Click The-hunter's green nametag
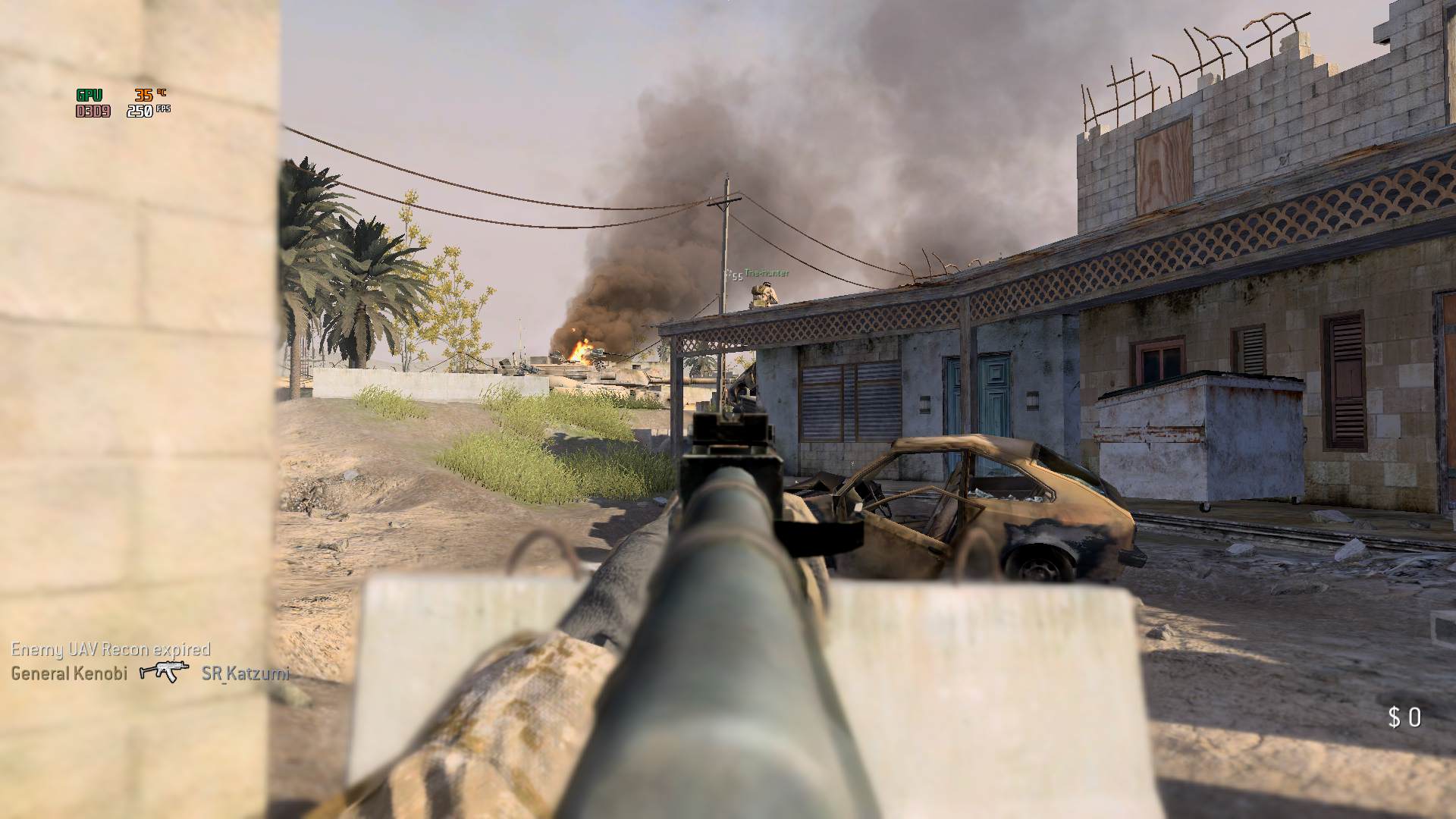Screen dimensions: 1456x819 pyautogui.click(x=766, y=273)
